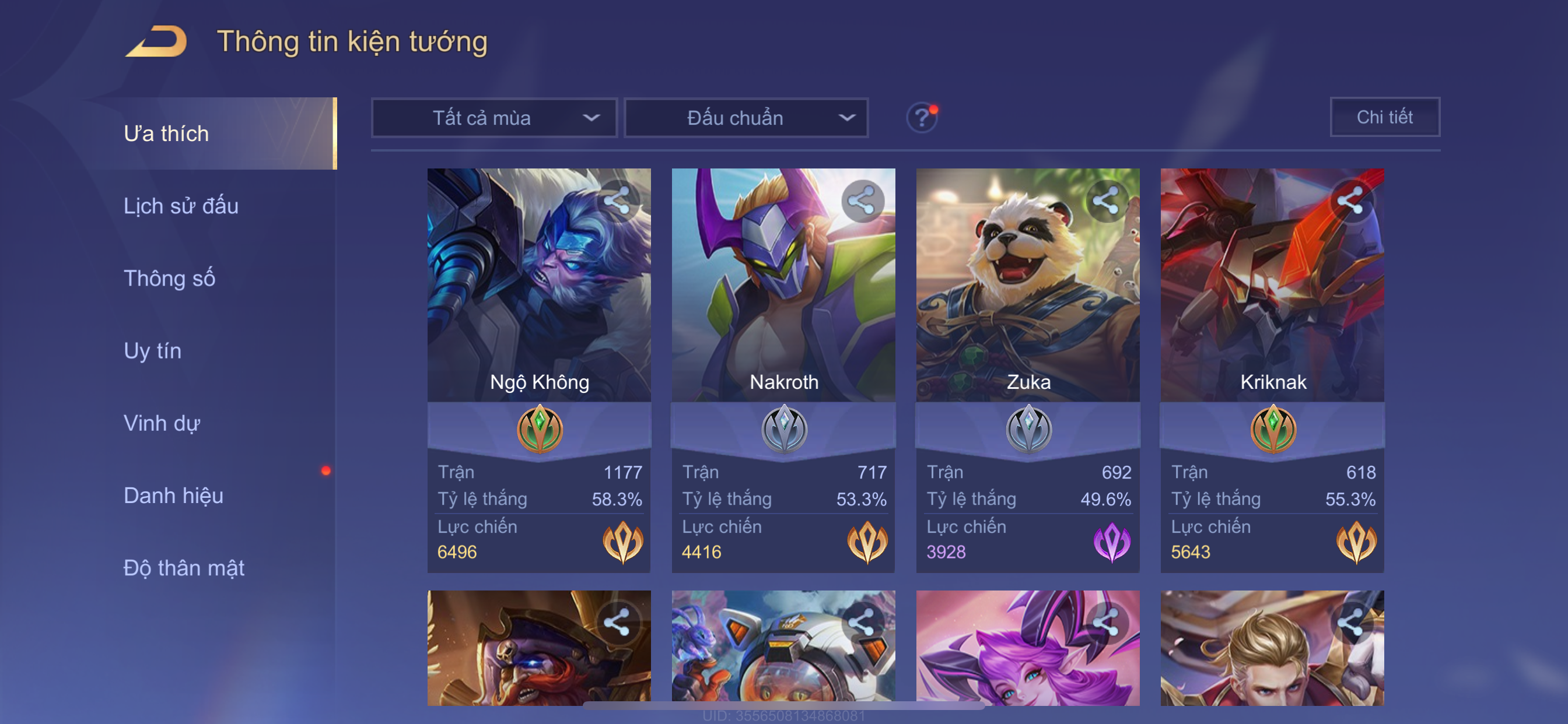
Task: Share the Nakroth hero stats
Action: tap(862, 201)
